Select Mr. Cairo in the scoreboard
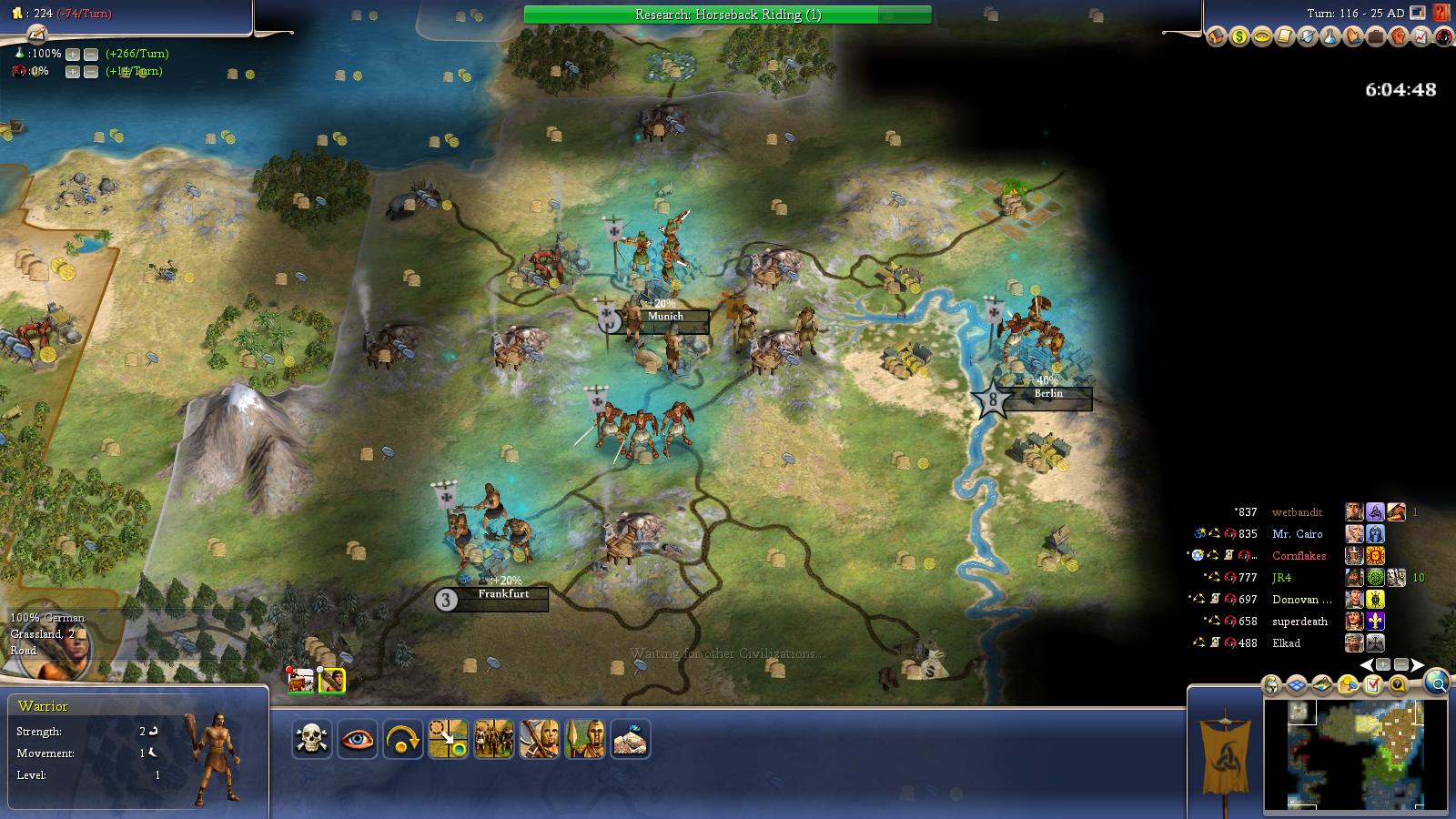 (x=1299, y=534)
